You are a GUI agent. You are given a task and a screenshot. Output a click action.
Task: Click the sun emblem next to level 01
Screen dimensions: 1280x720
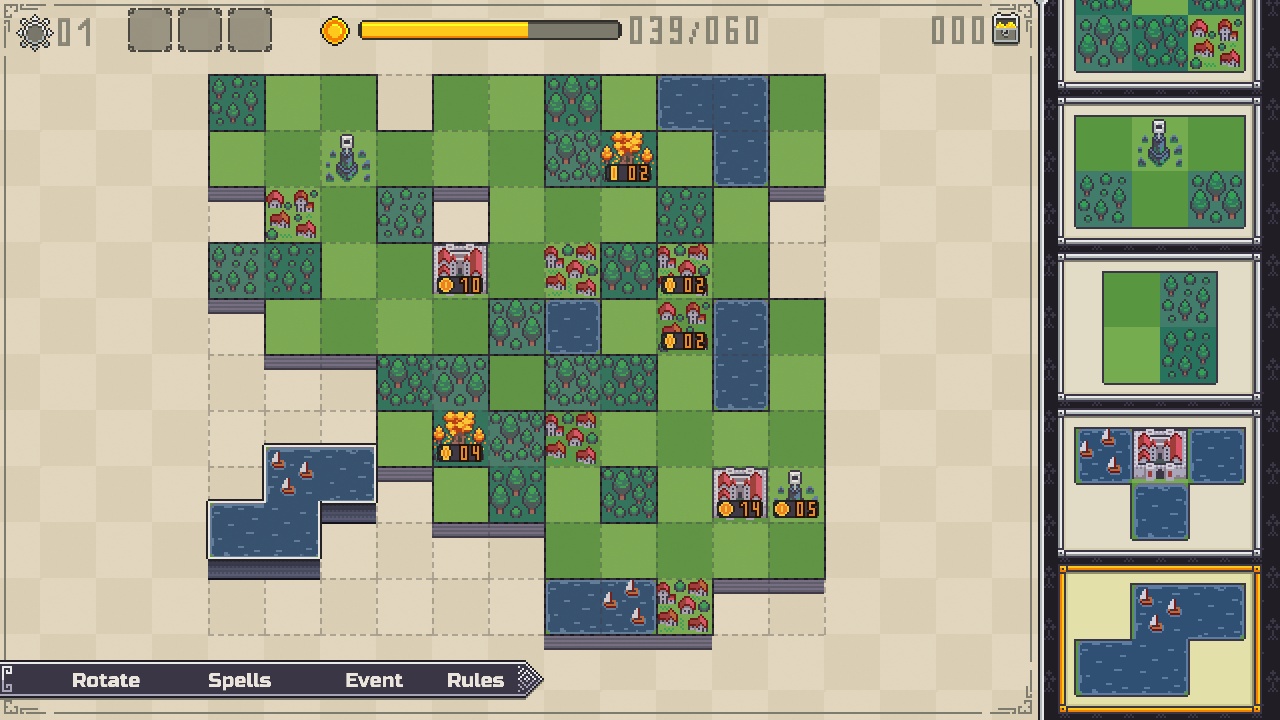[x=34, y=33]
